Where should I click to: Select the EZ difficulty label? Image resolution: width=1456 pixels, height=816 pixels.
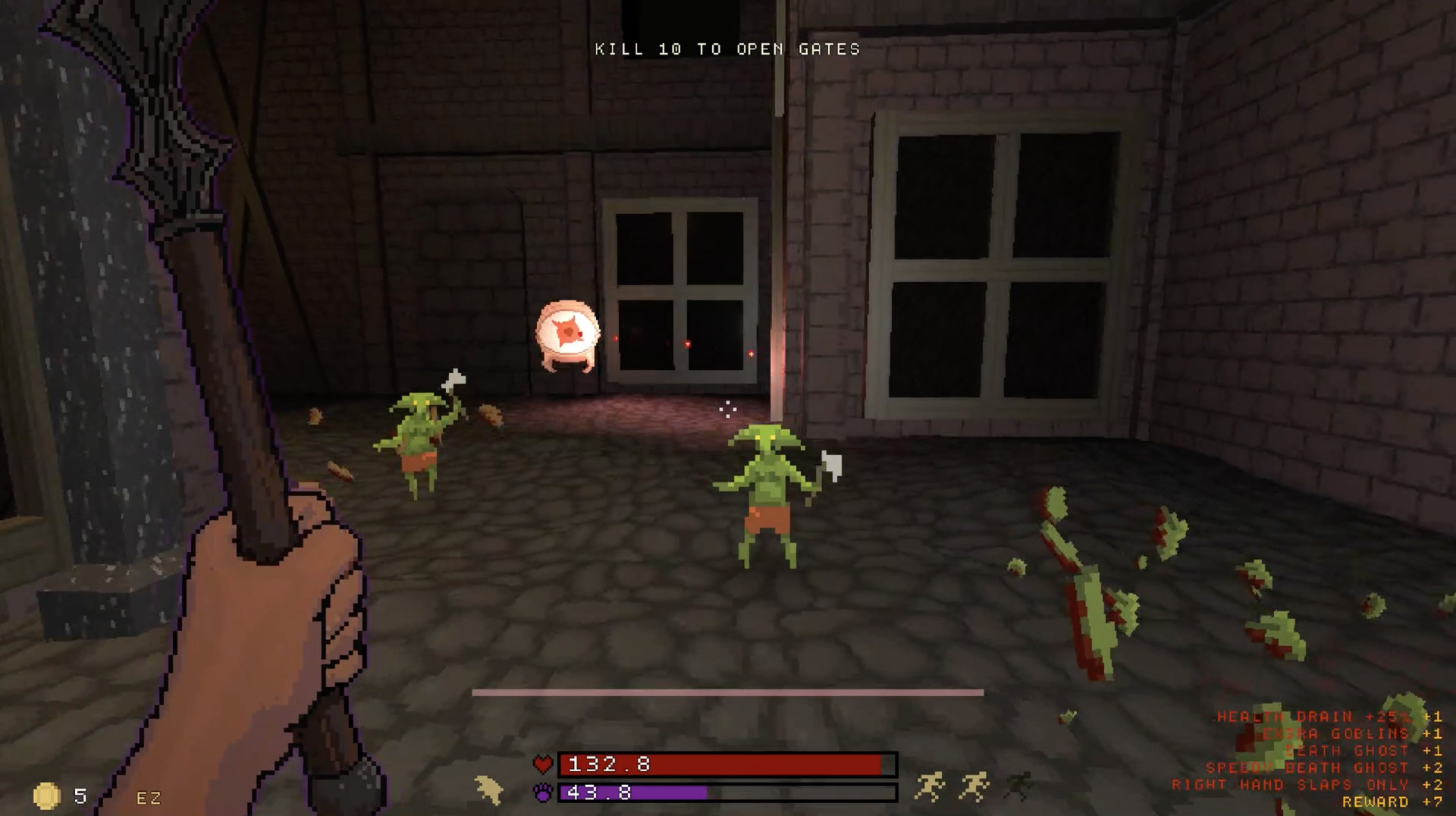pyautogui.click(x=149, y=796)
